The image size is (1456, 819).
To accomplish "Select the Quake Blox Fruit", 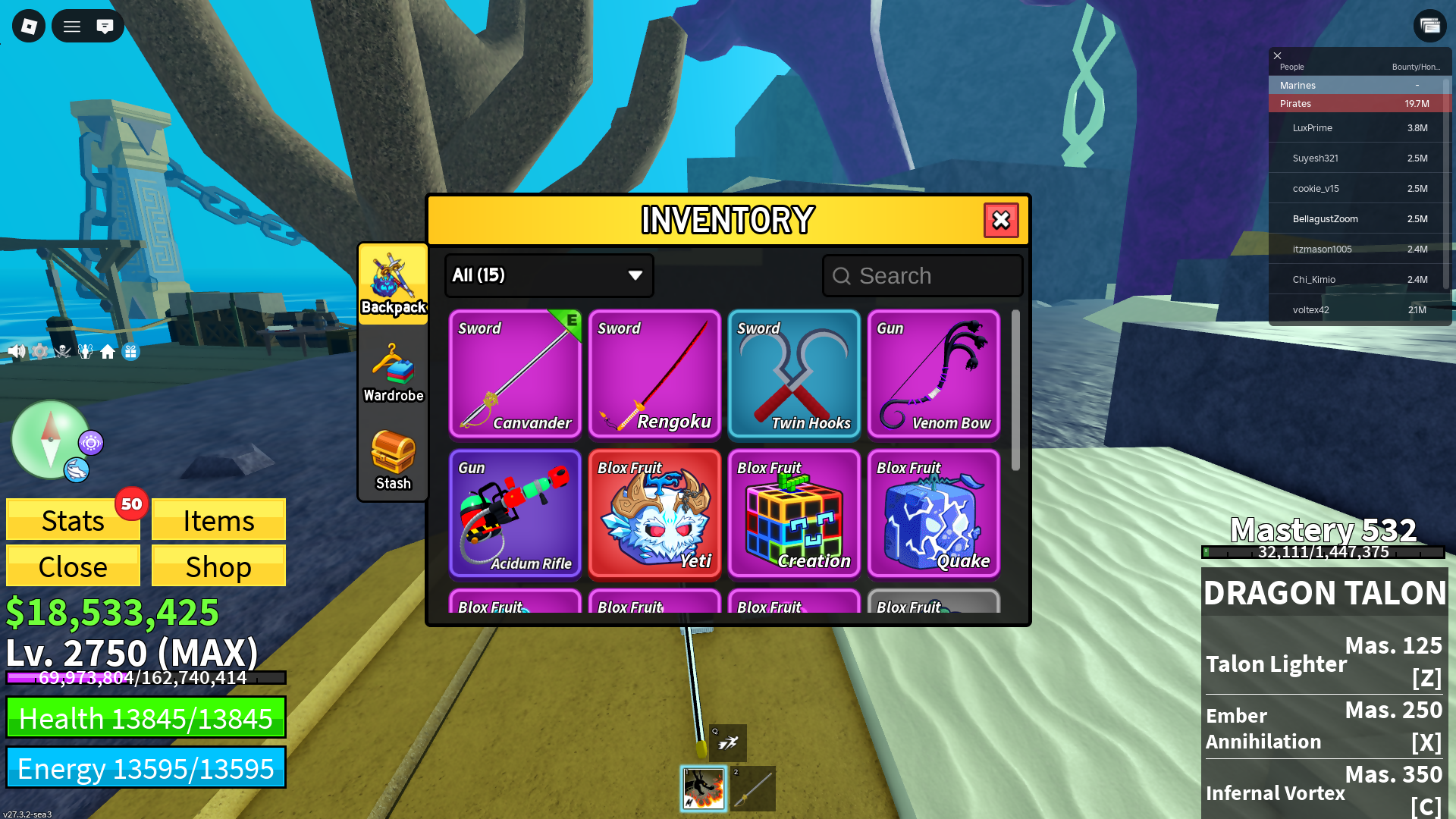I will coord(934,513).
